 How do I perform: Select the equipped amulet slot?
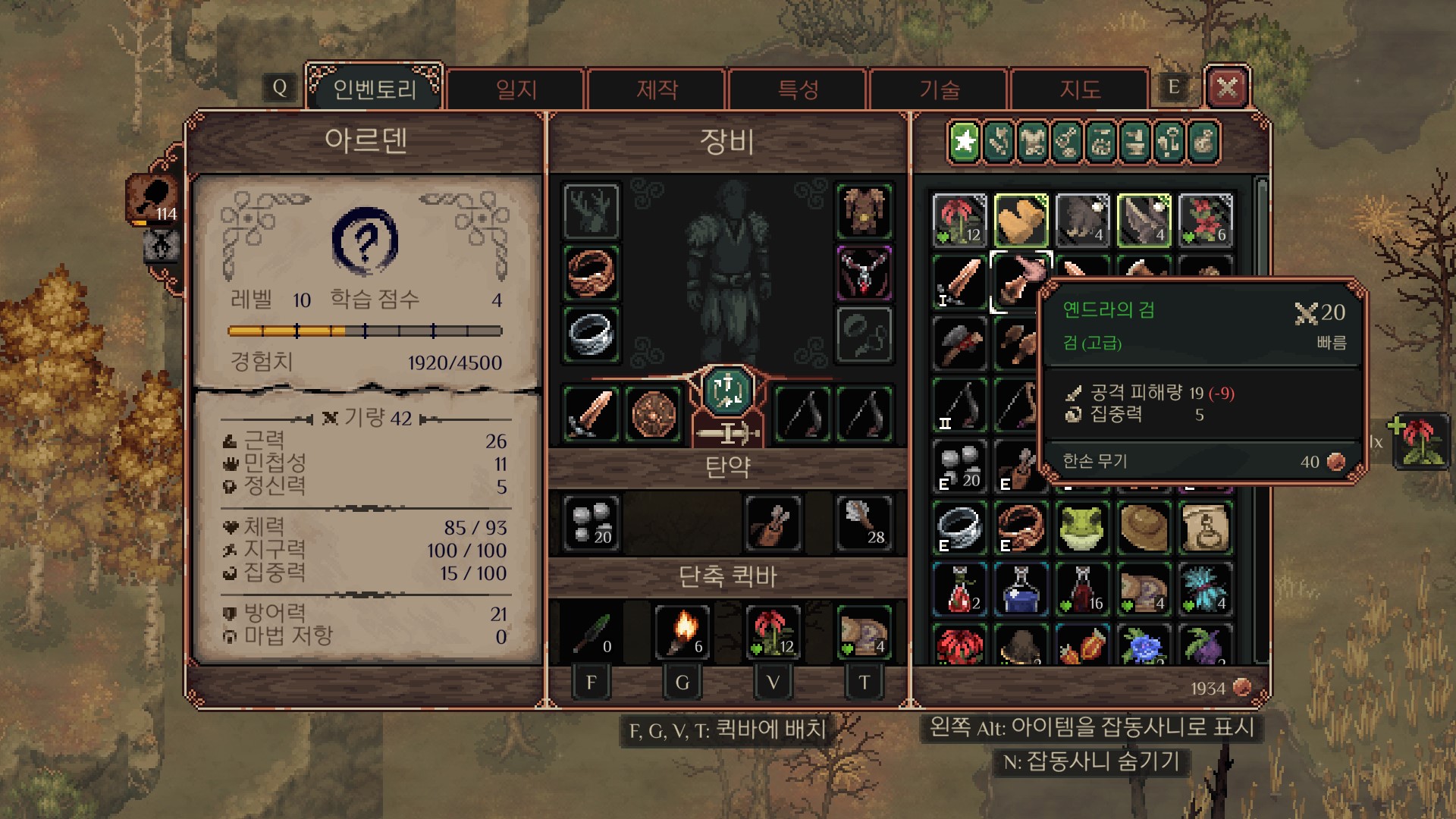pyautogui.click(x=864, y=273)
